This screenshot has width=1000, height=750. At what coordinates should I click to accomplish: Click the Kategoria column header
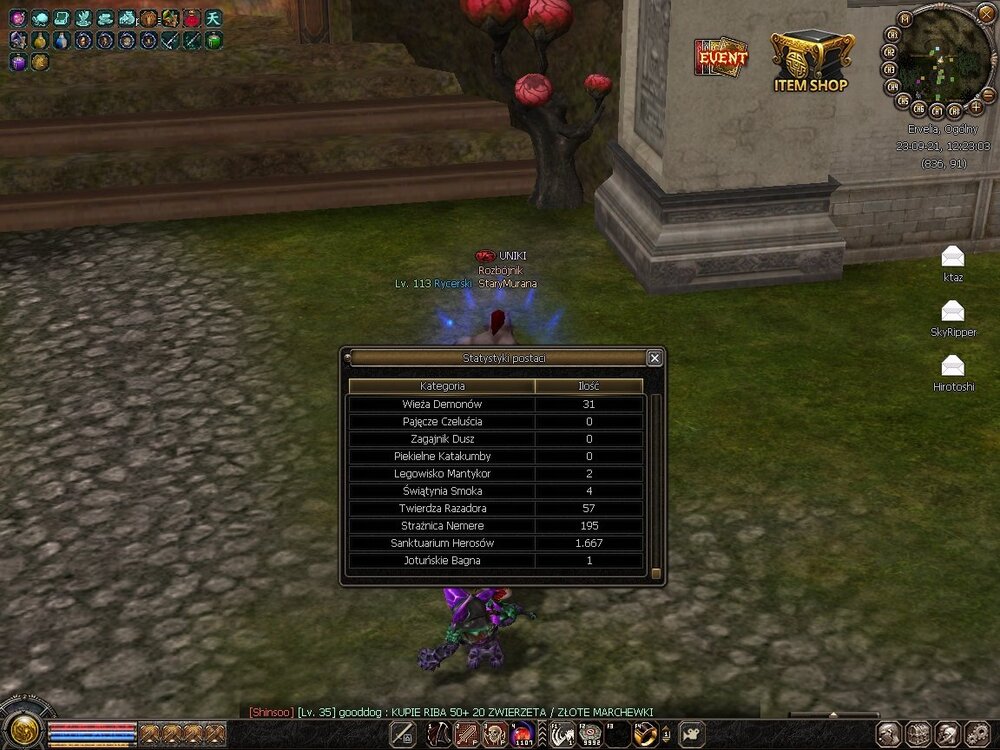441,386
